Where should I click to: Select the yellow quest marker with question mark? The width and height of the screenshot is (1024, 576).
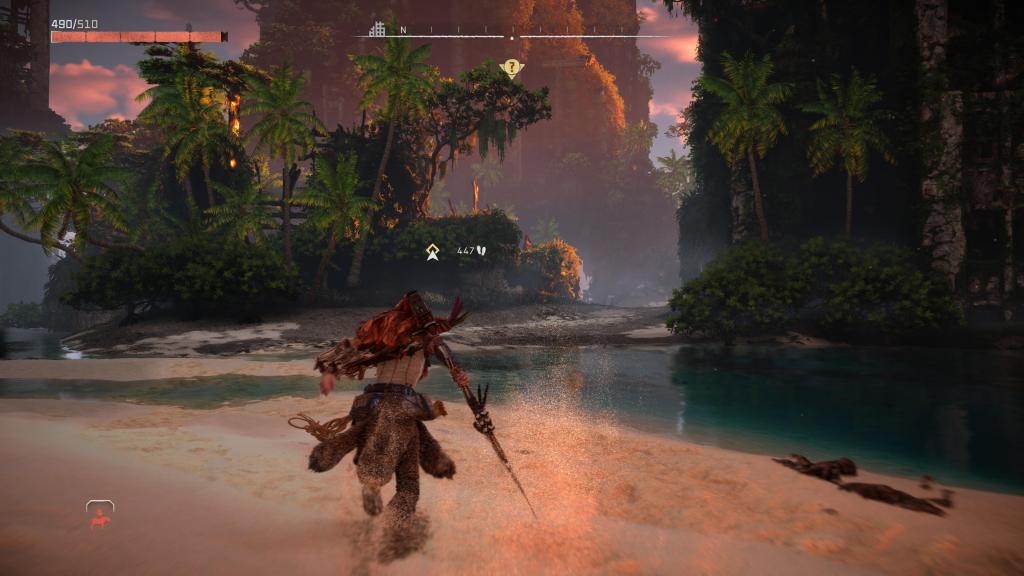click(511, 68)
